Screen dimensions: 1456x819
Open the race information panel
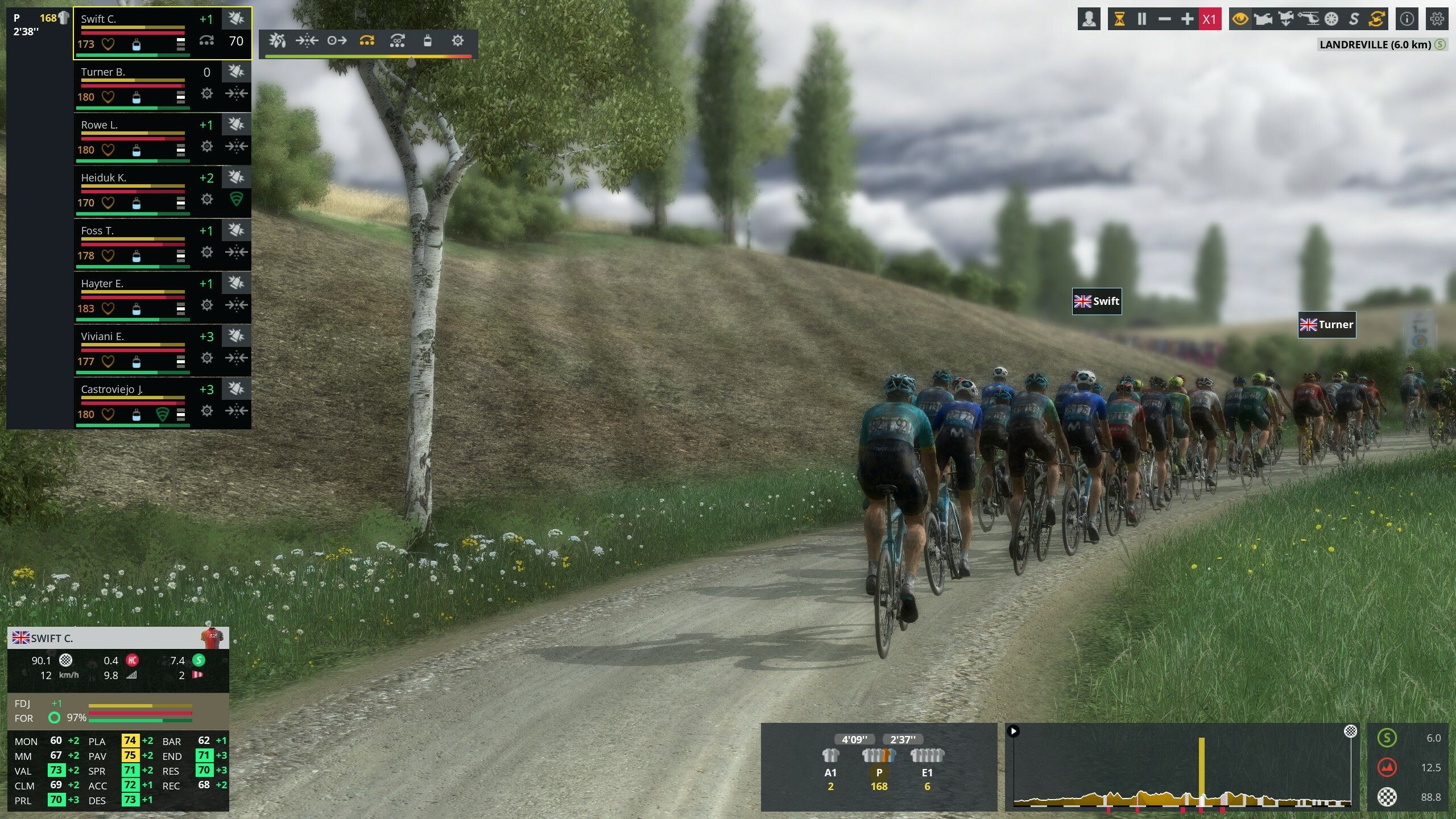[1406, 19]
